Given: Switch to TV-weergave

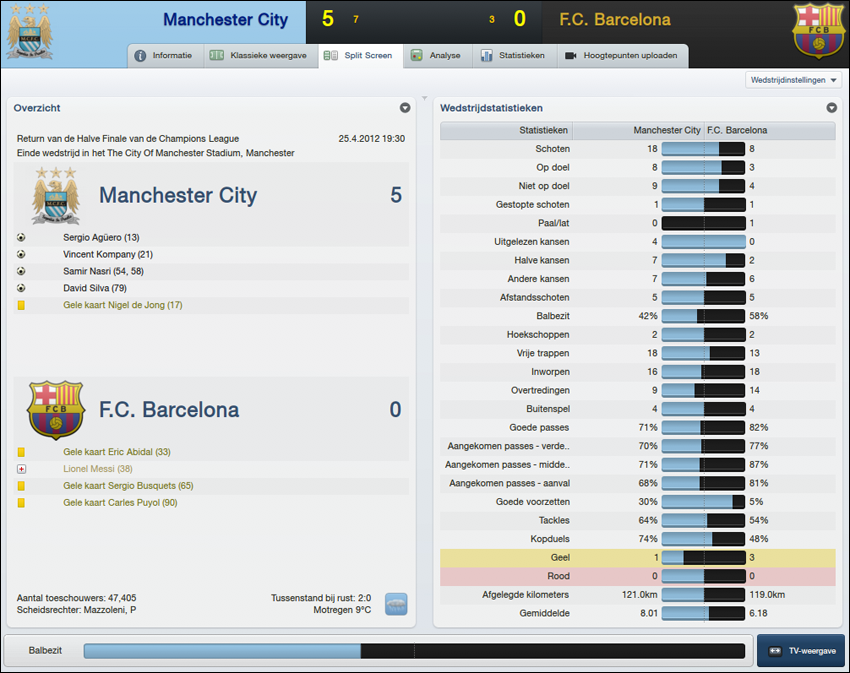Looking at the screenshot, I should click(x=800, y=651).
